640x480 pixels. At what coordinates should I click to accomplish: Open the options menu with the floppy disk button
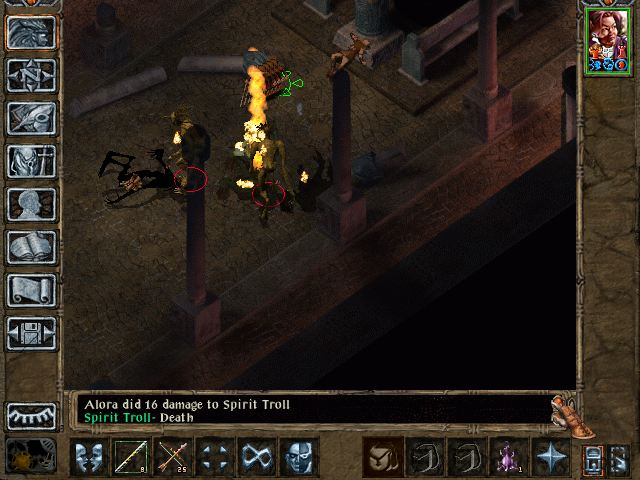[x=31, y=332]
